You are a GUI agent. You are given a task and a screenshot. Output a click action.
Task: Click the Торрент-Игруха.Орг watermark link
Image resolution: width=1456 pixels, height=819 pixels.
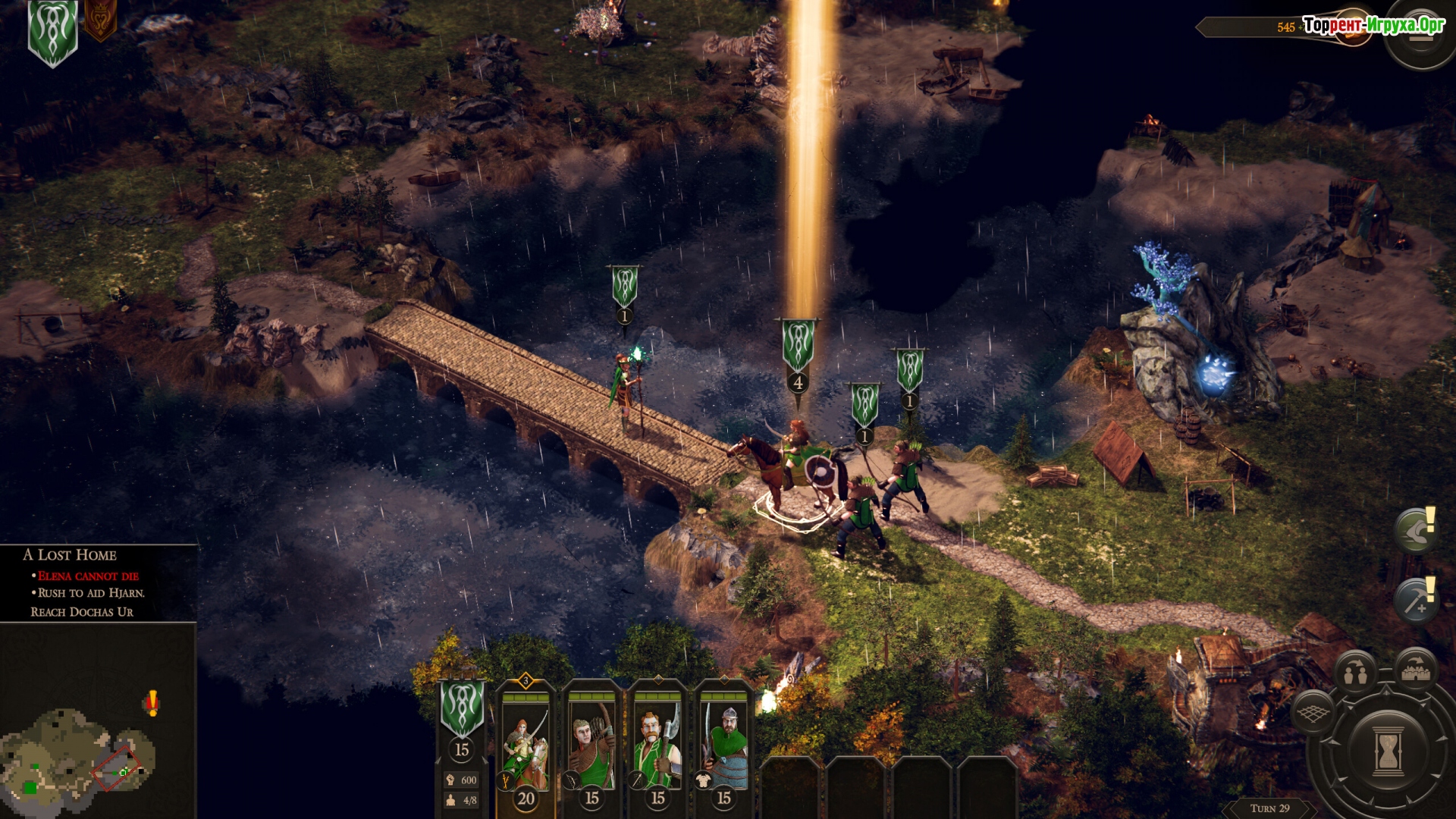[x=1373, y=25]
